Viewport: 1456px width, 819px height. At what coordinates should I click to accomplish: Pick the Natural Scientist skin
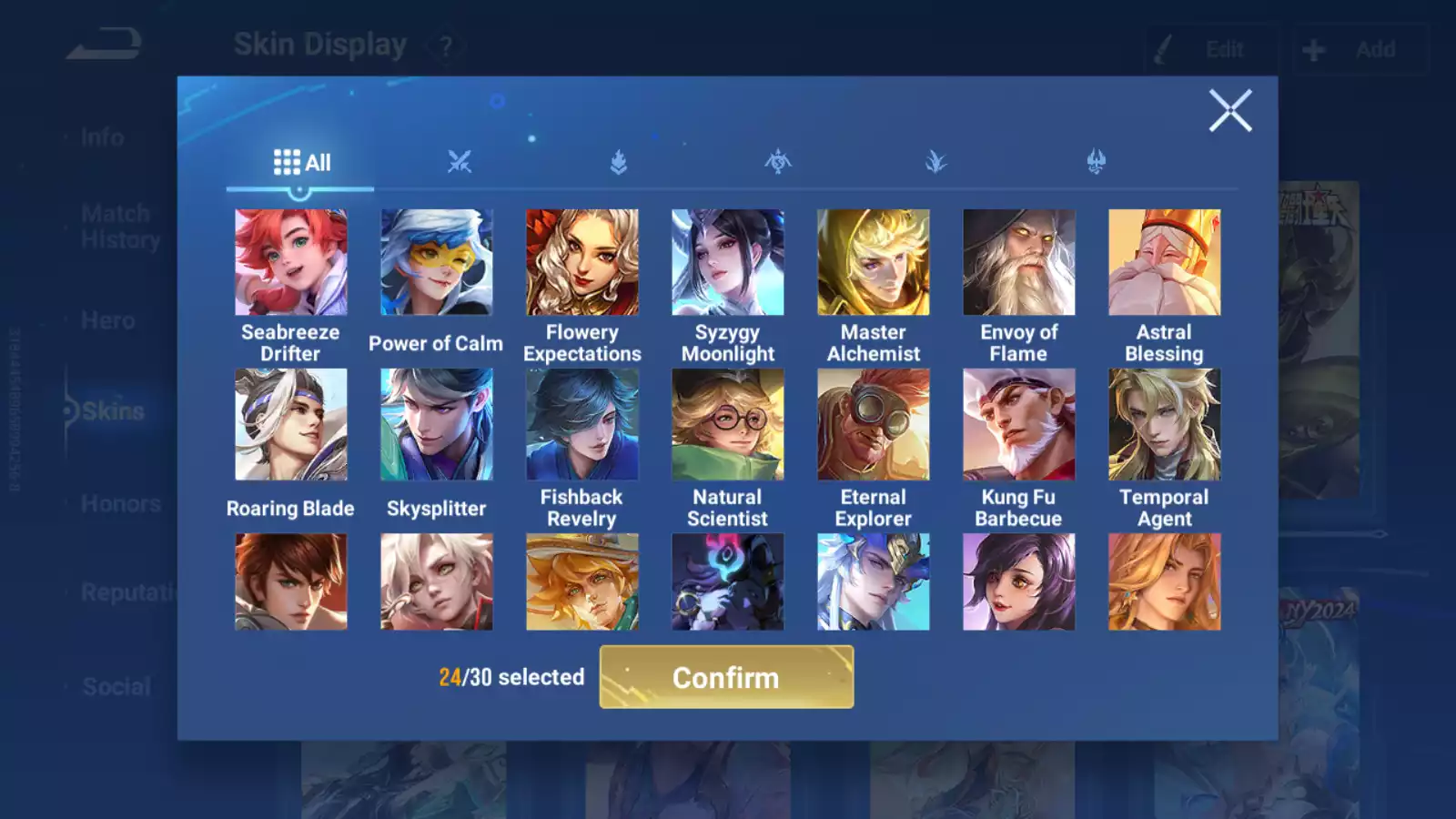[728, 424]
